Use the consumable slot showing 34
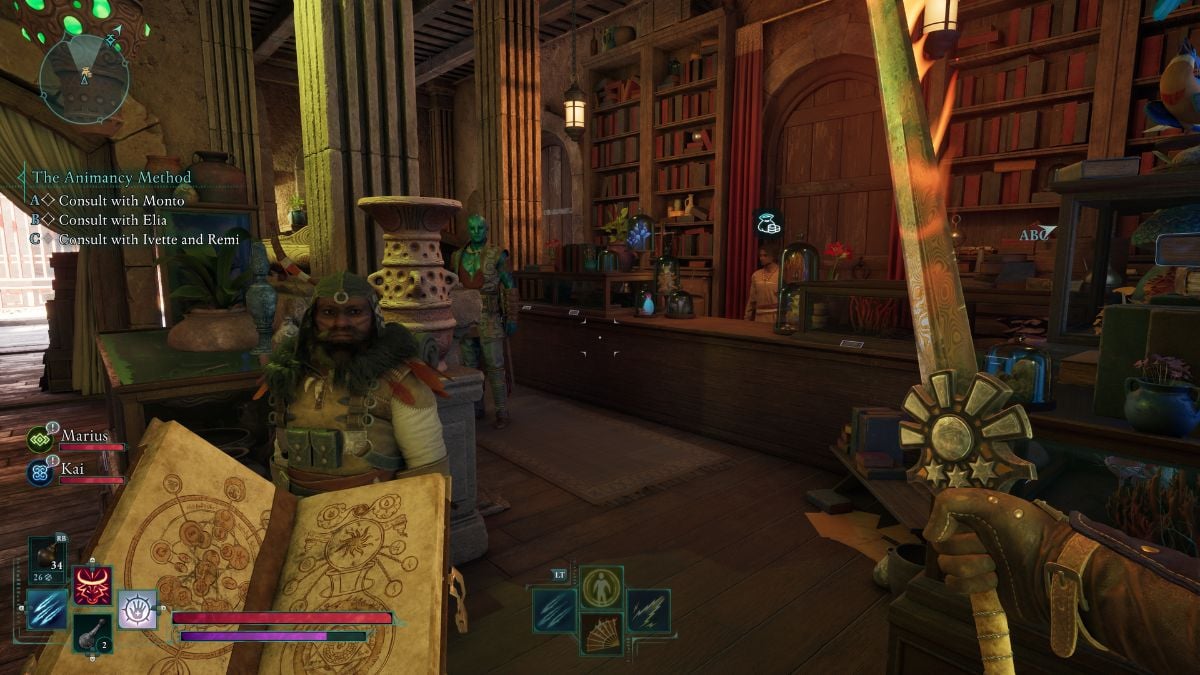 coord(46,560)
